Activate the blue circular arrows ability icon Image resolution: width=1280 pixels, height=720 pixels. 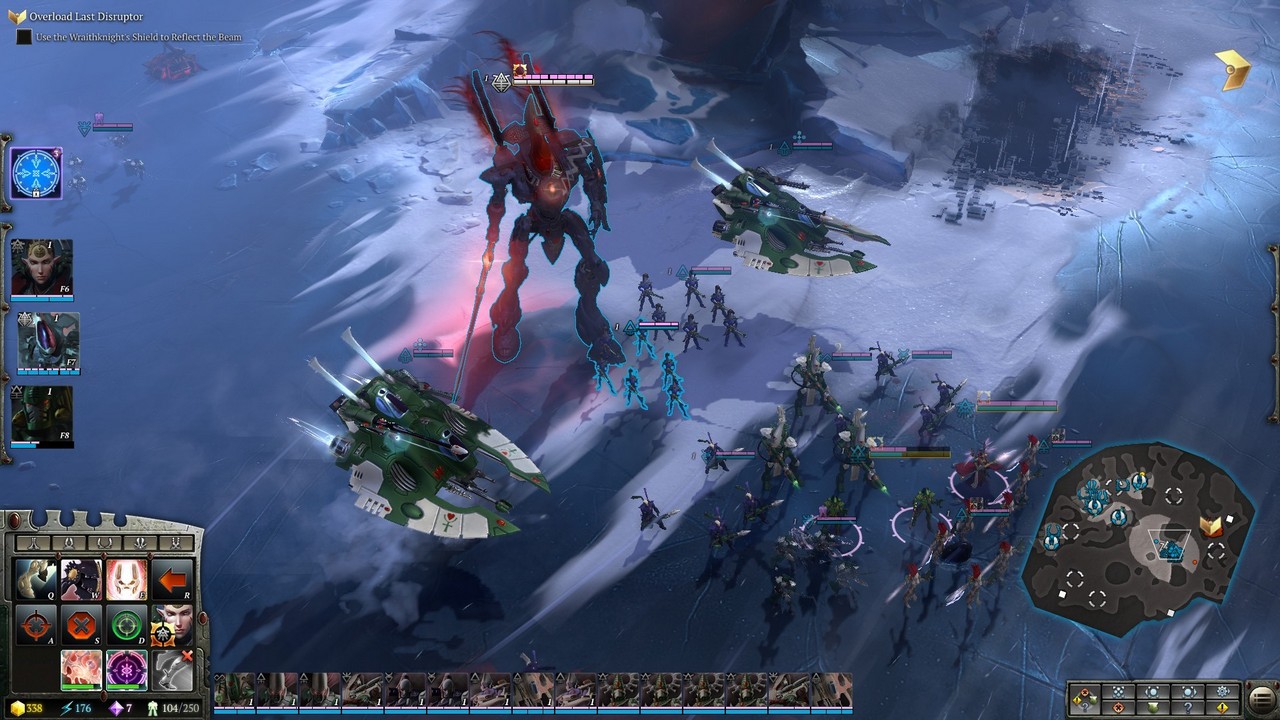tap(36, 174)
